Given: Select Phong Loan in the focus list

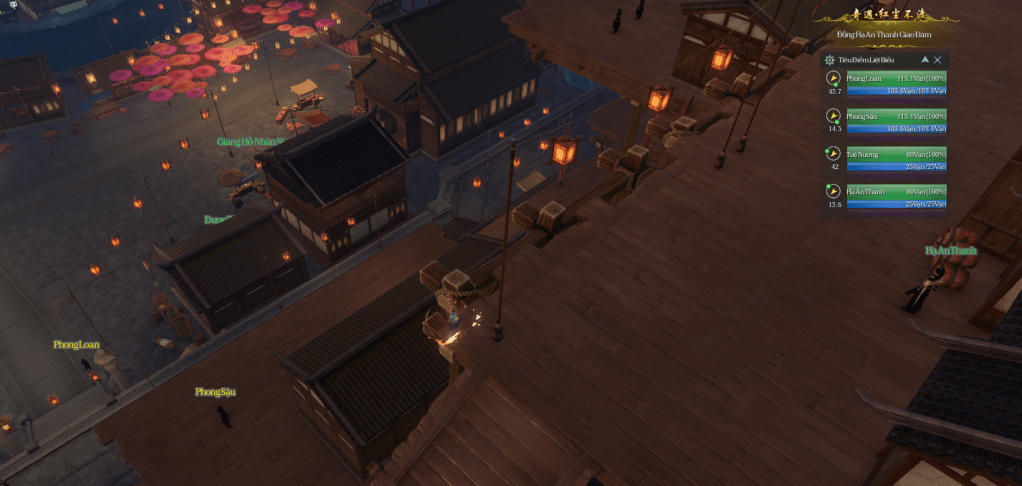Looking at the screenshot, I should point(896,78).
